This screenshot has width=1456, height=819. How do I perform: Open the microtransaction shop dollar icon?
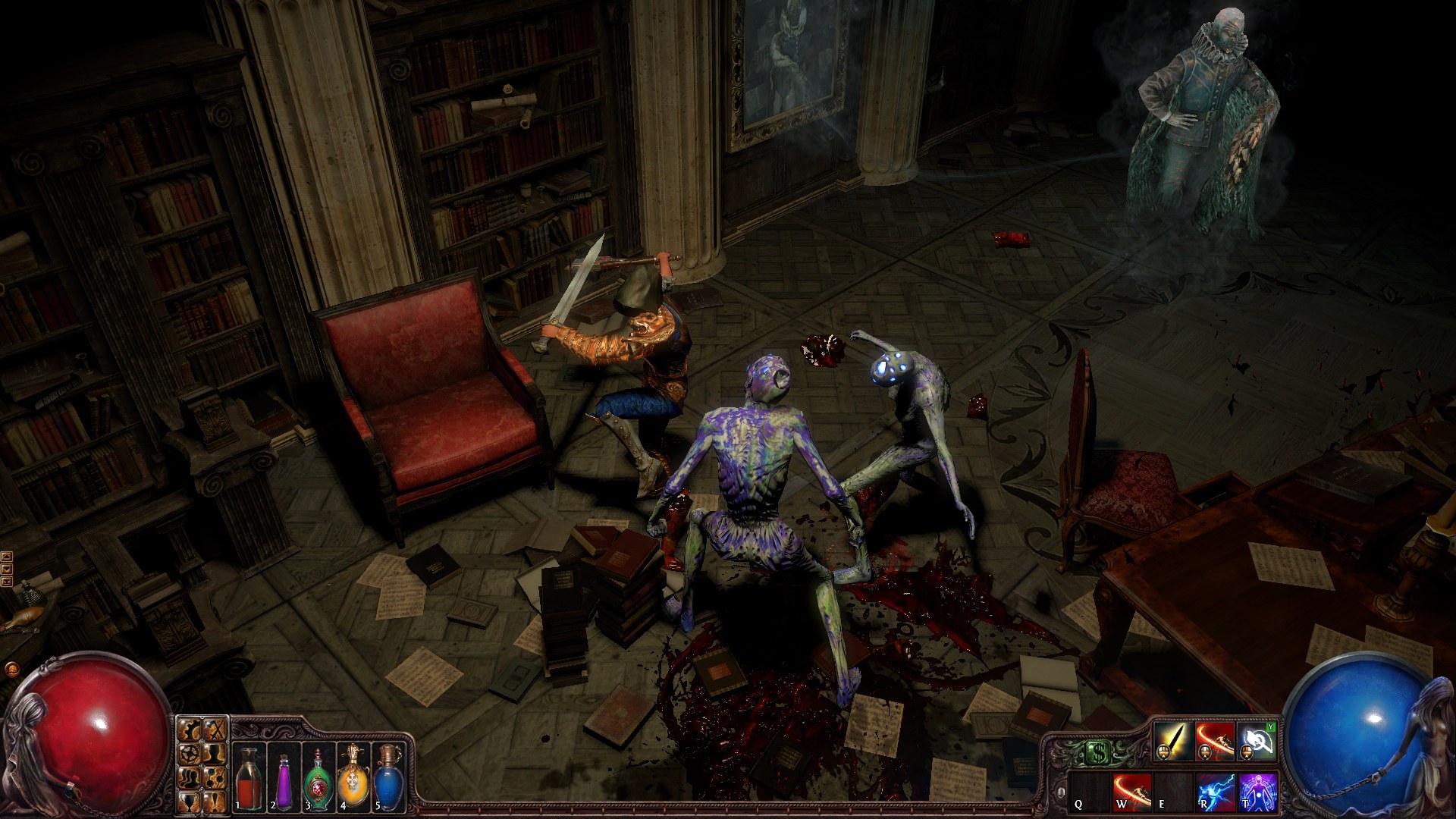click(1099, 752)
